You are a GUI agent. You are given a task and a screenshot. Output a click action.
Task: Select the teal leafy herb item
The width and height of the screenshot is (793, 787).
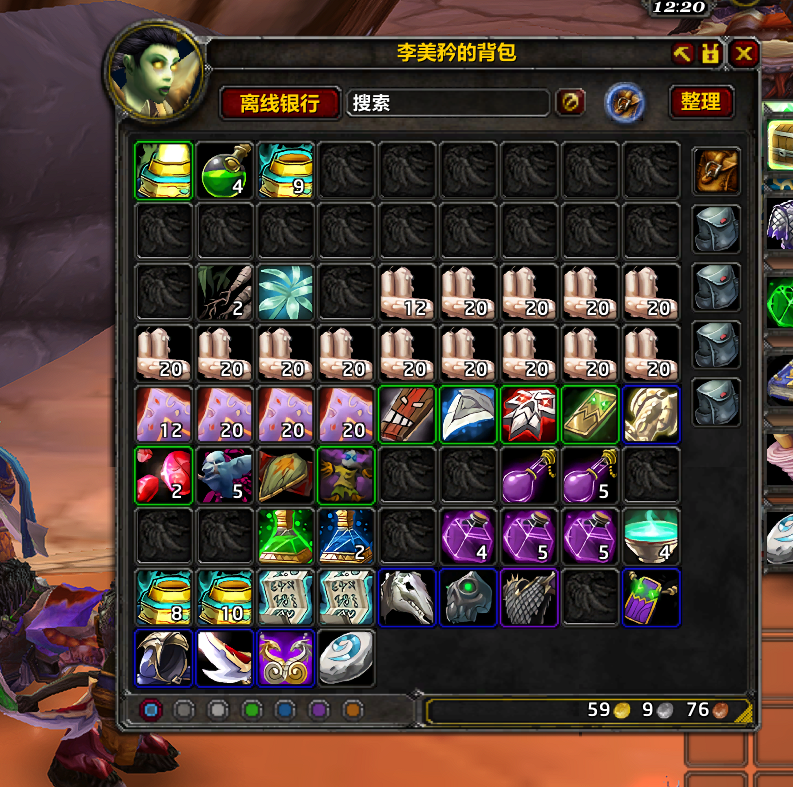tap(286, 293)
